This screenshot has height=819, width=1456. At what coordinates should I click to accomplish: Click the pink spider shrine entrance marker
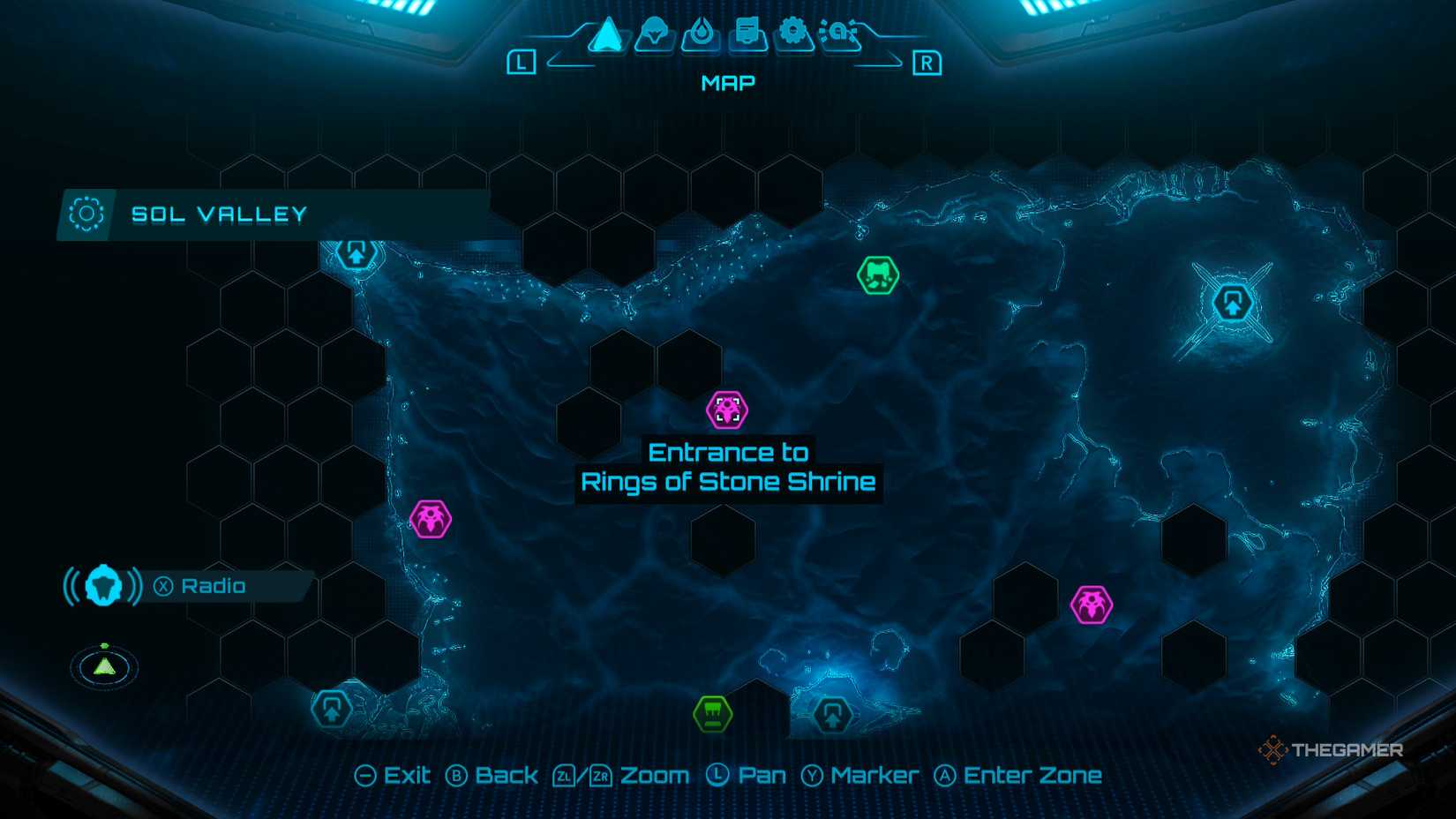[x=725, y=408]
